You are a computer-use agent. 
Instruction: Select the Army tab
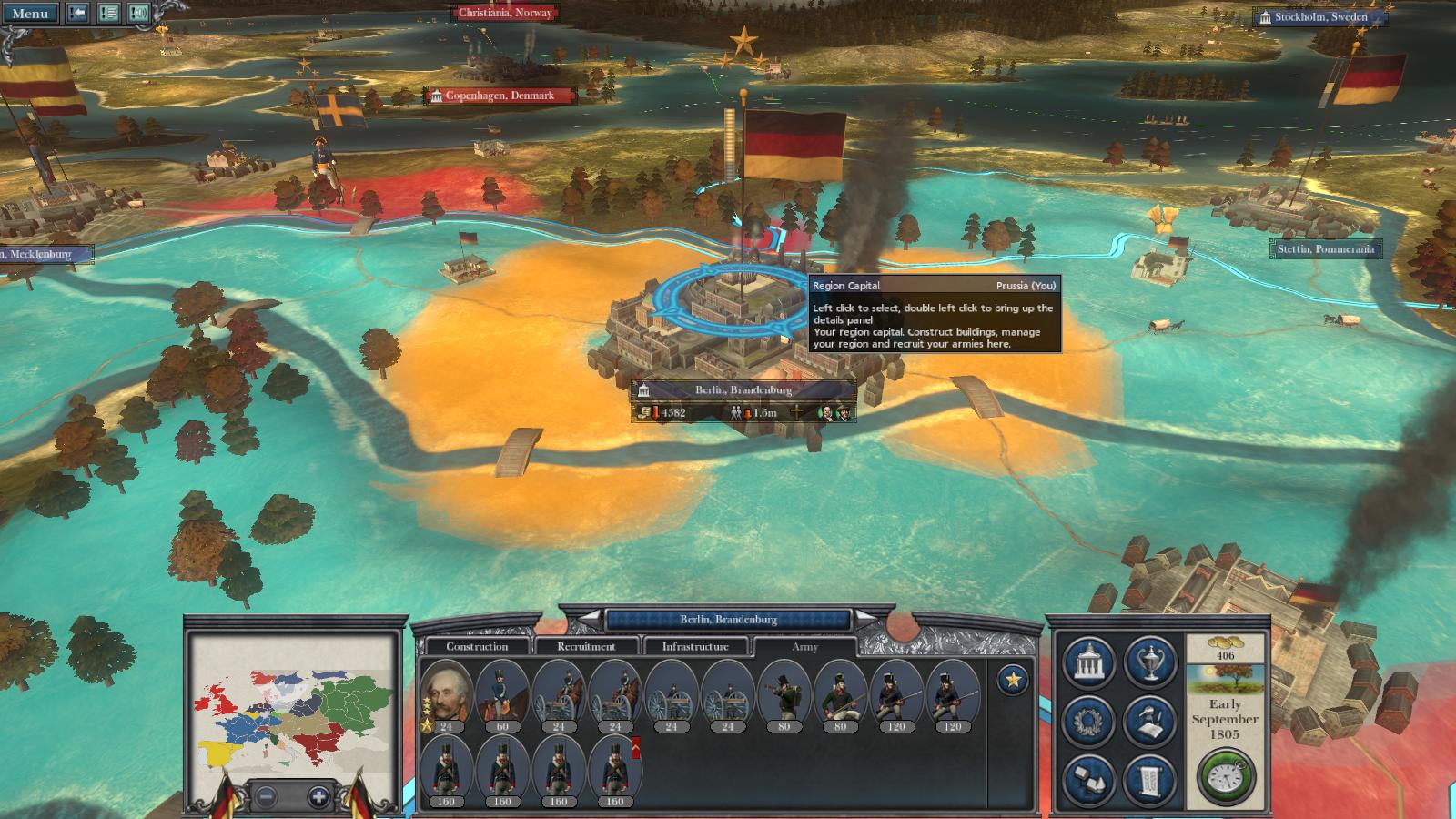click(x=804, y=647)
